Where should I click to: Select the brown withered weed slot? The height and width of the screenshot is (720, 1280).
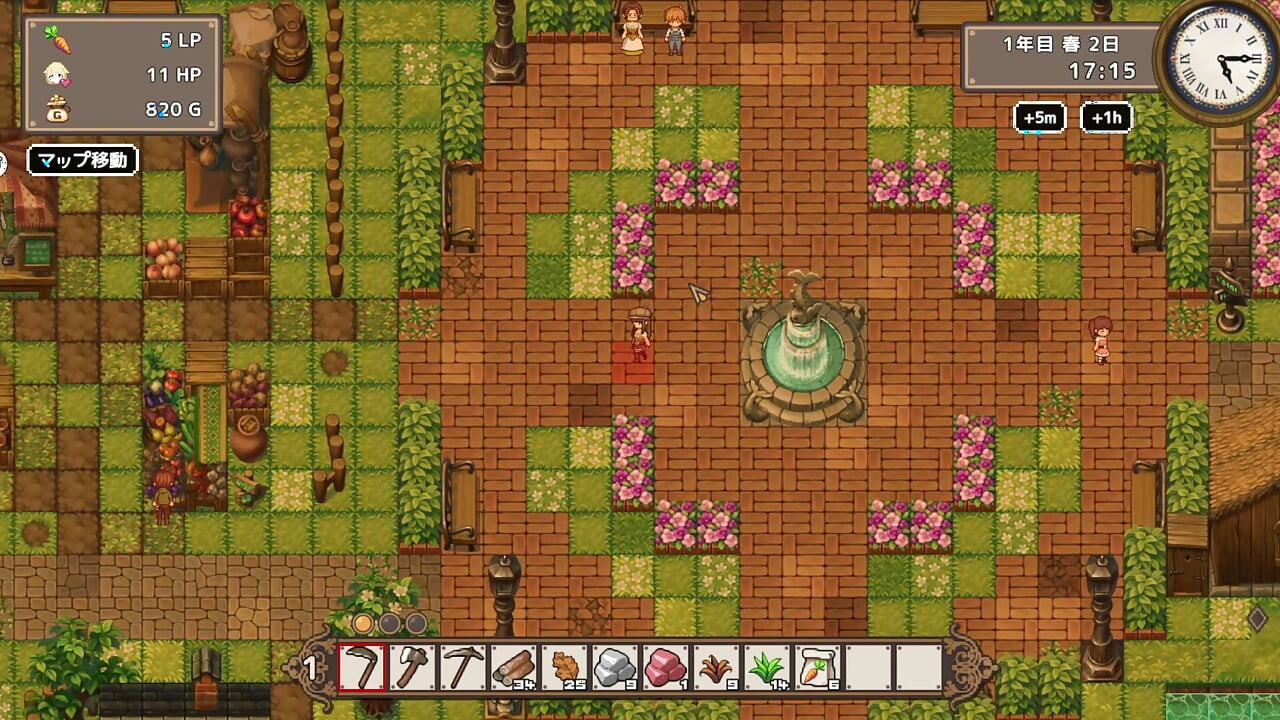click(x=717, y=667)
